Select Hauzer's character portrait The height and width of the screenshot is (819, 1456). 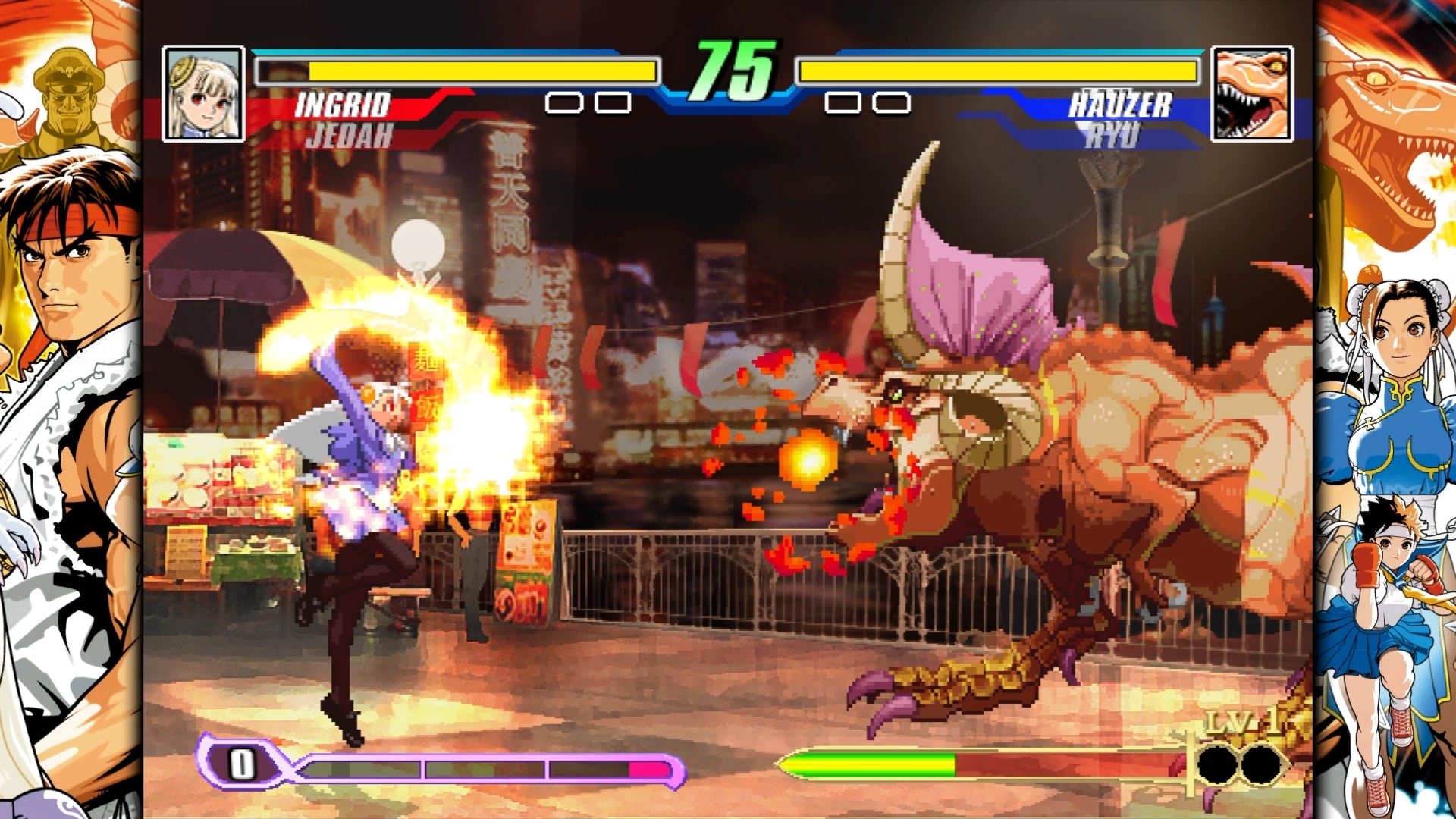[x=1253, y=94]
